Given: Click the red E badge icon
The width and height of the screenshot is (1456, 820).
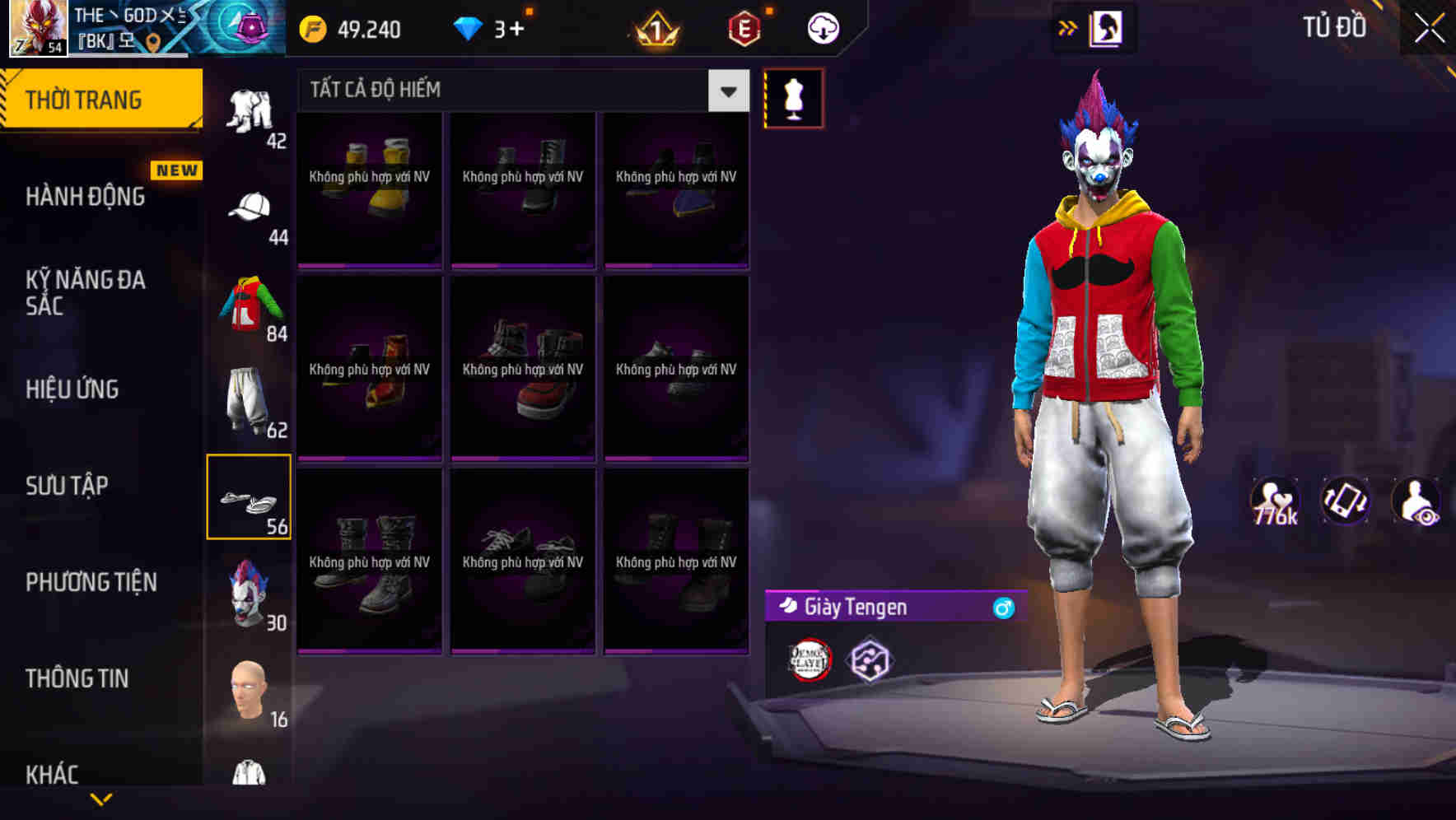Looking at the screenshot, I should coord(743,29).
